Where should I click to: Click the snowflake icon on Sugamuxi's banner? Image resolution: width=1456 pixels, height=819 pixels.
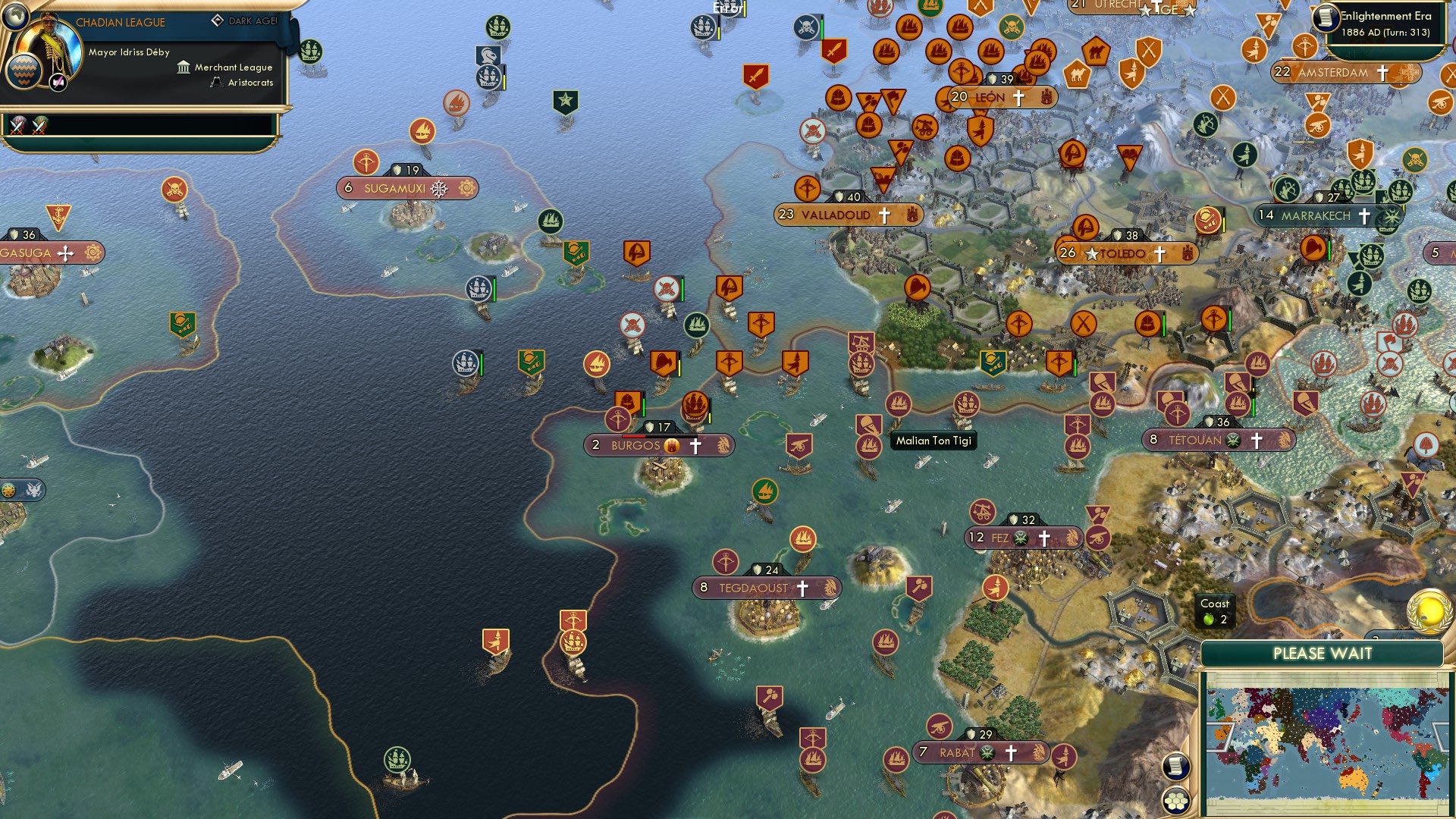(x=438, y=187)
